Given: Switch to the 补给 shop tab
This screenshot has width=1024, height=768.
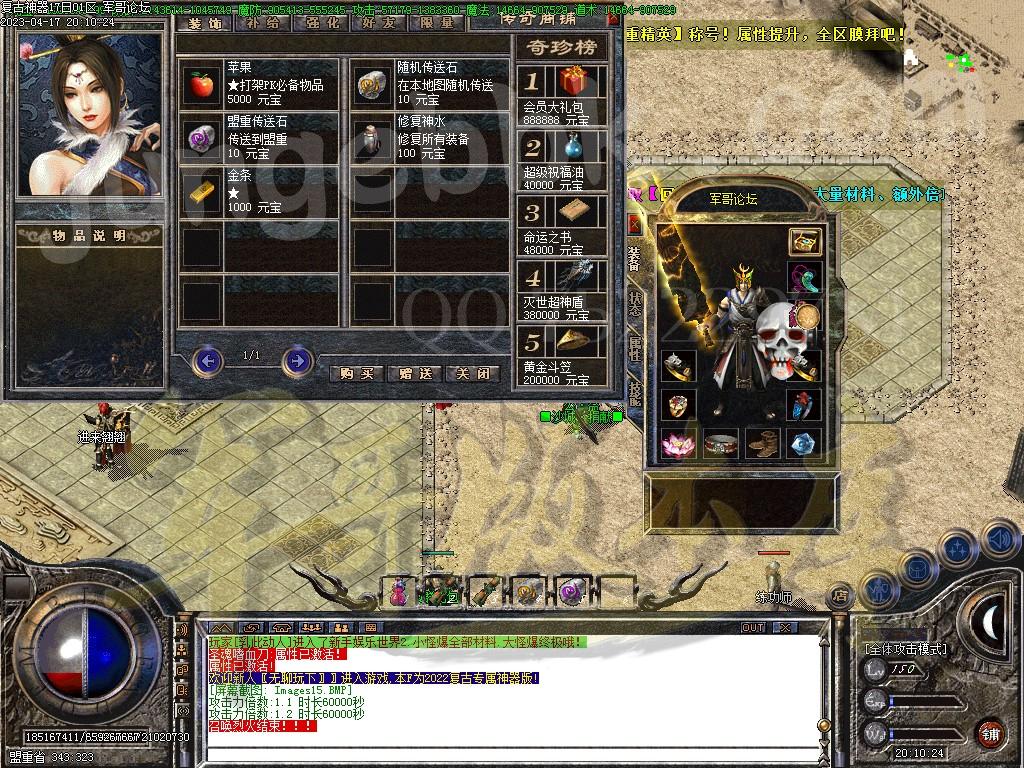Looking at the screenshot, I should [263, 22].
